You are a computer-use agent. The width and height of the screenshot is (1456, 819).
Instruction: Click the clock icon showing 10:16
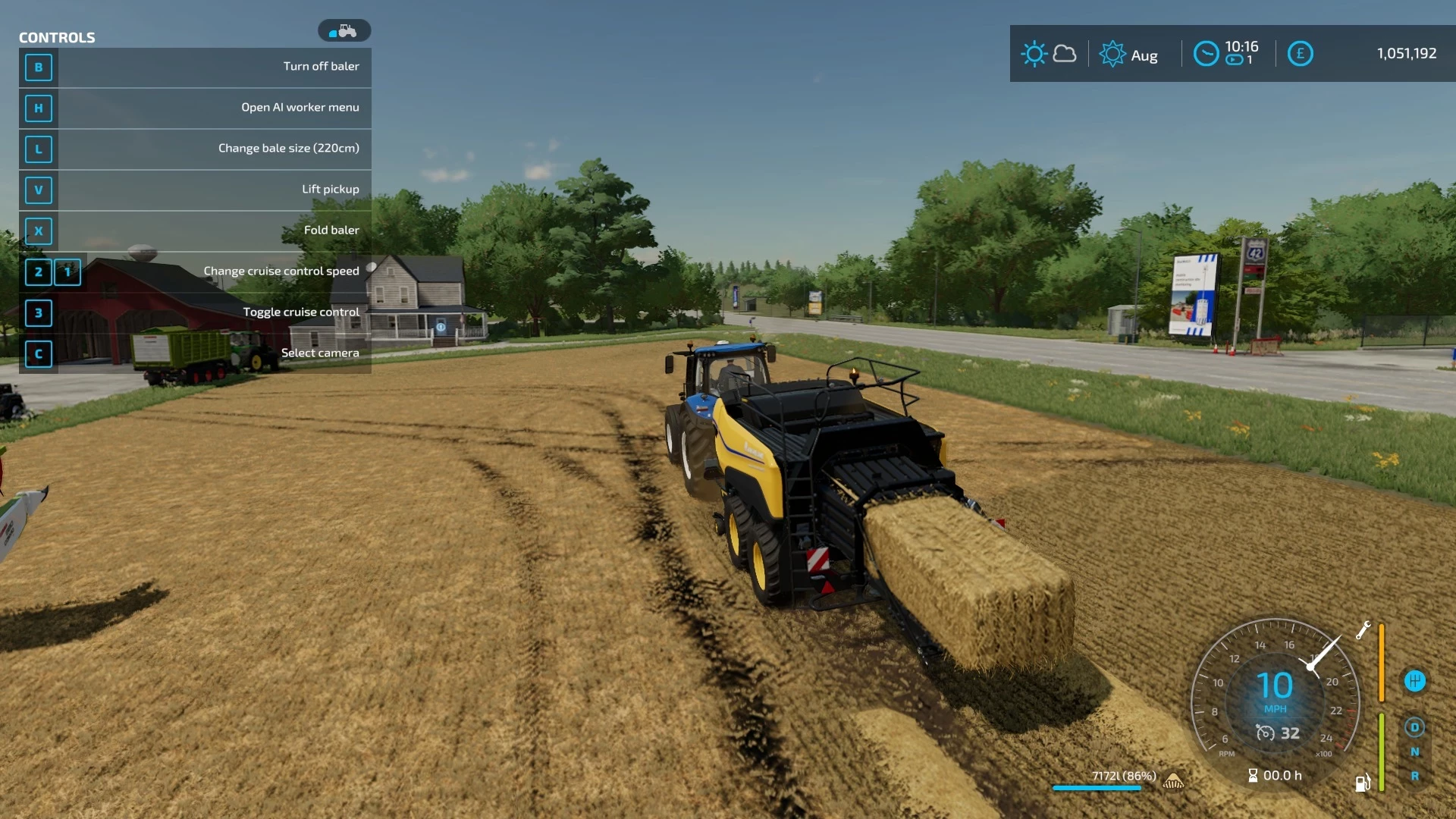1206,54
